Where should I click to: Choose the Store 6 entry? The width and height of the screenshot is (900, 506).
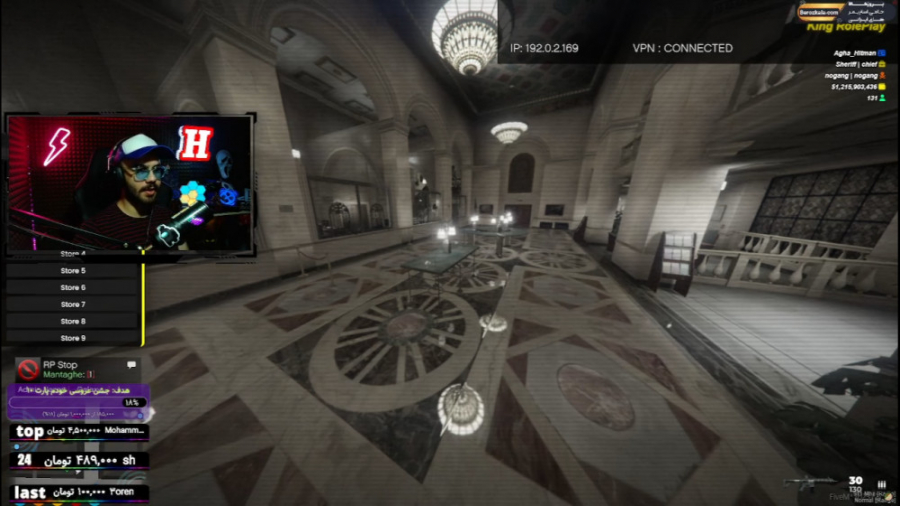[x=72, y=288]
